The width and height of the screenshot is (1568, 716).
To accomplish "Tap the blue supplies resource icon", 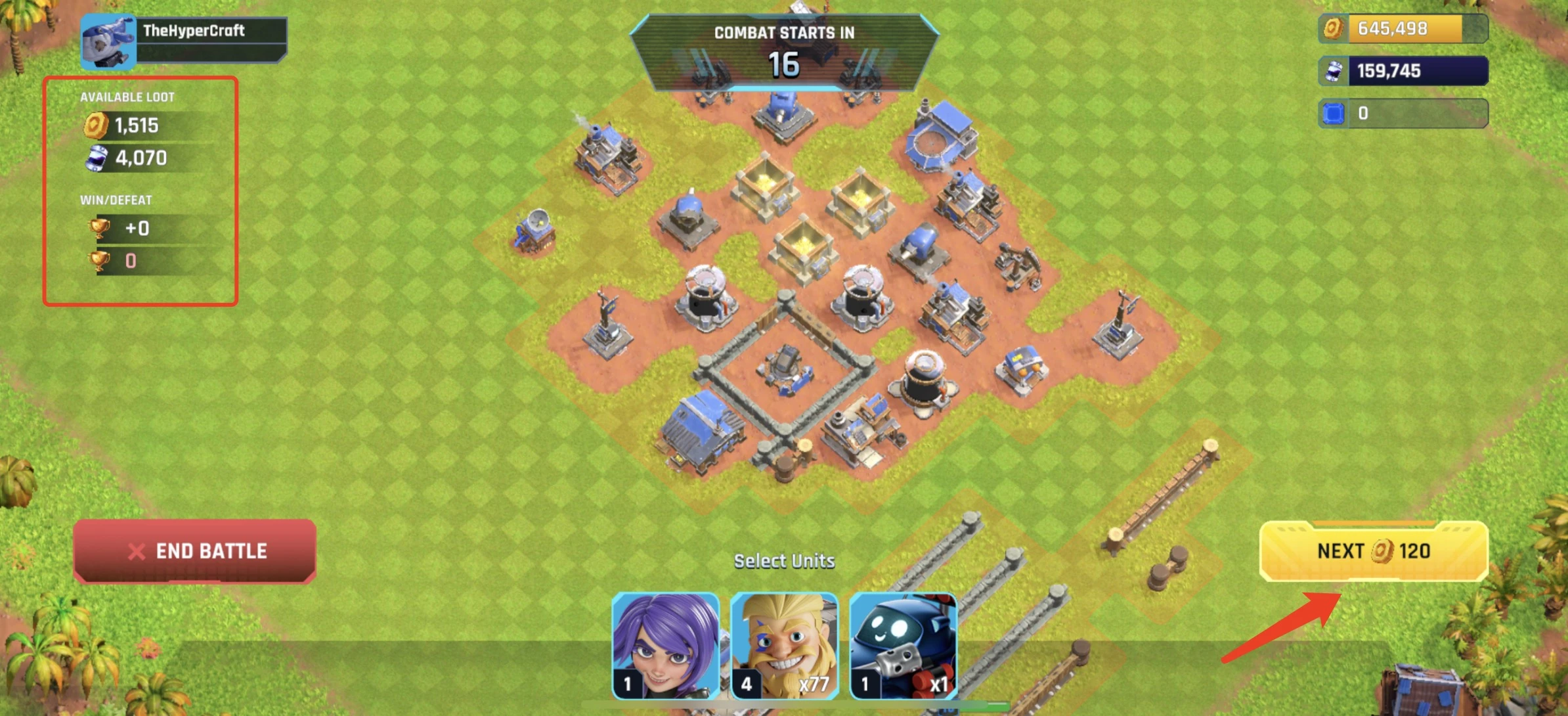I will (x=1333, y=70).
